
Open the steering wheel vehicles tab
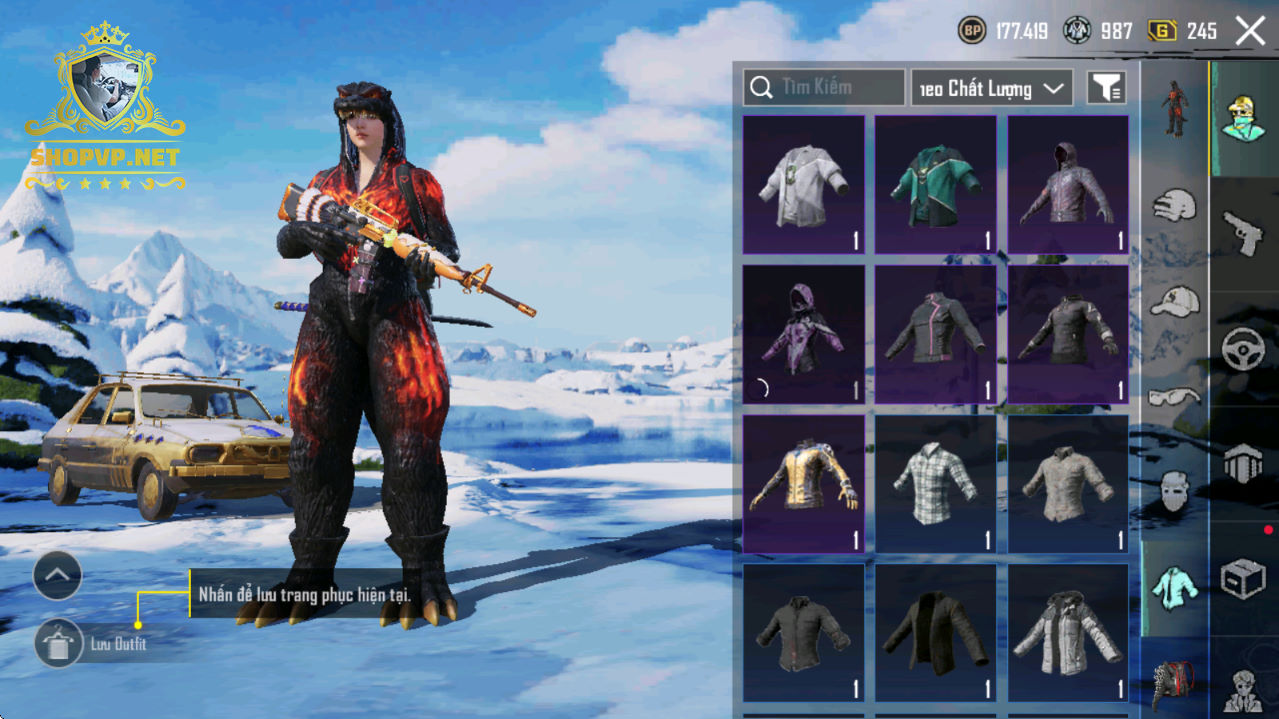coord(1244,350)
